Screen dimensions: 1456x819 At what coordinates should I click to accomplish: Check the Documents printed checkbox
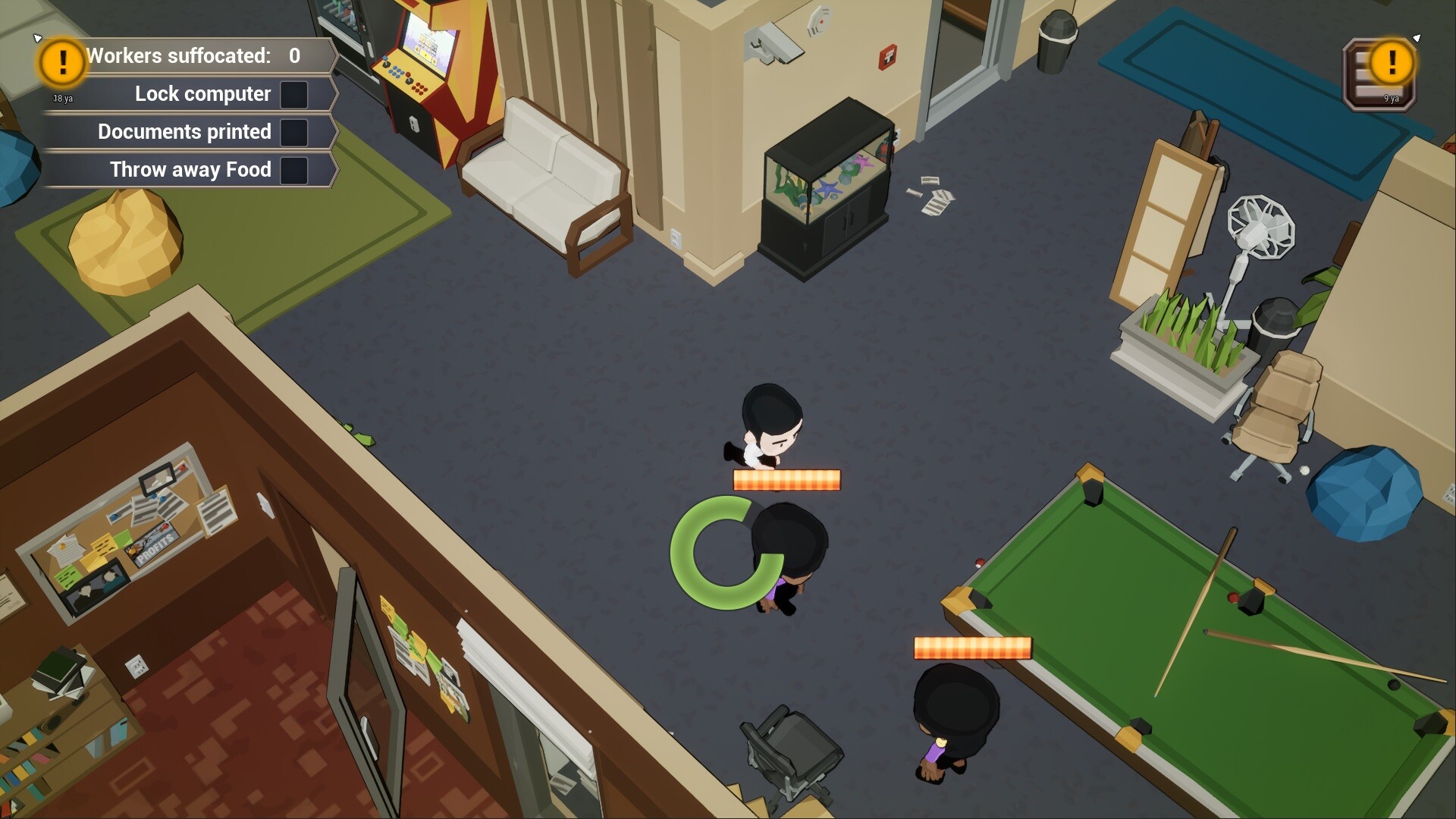click(x=293, y=133)
